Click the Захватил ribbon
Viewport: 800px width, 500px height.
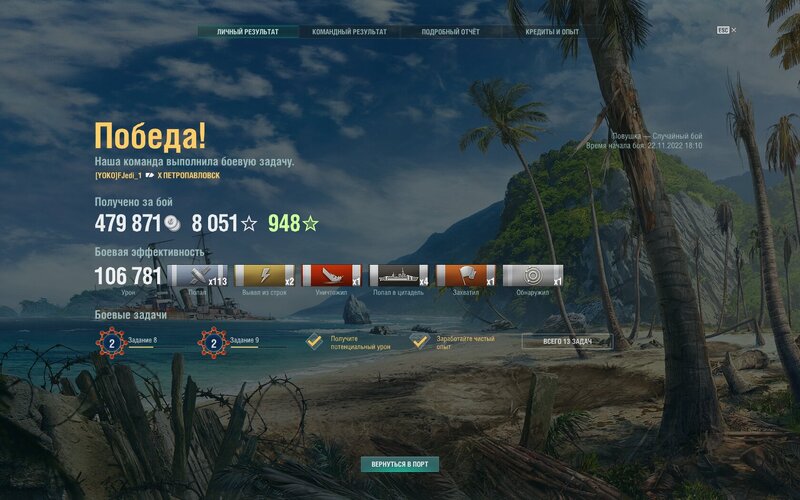[x=466, y=276]
